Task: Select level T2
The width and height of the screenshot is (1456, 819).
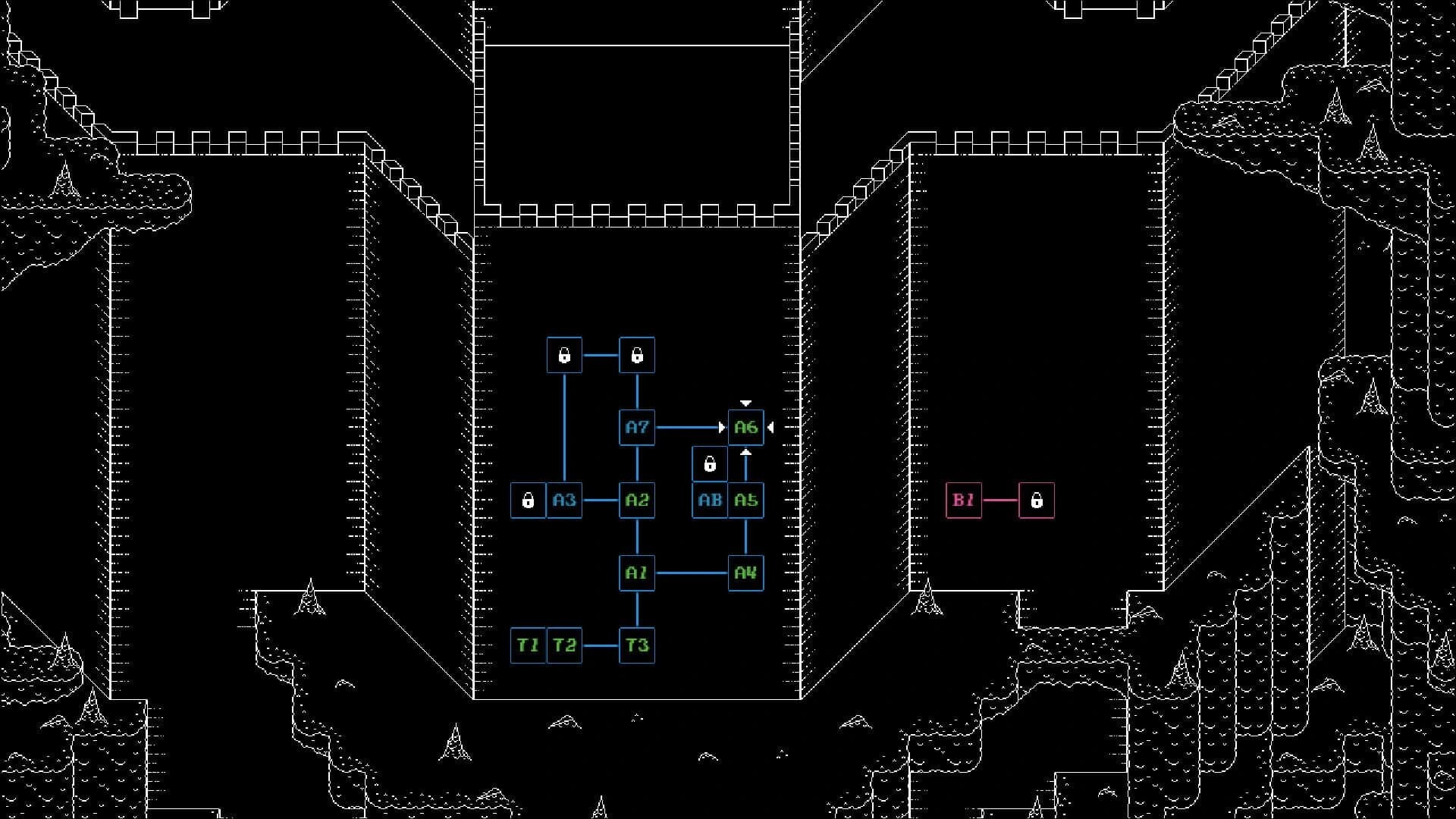Action: [x=564, y=646]
